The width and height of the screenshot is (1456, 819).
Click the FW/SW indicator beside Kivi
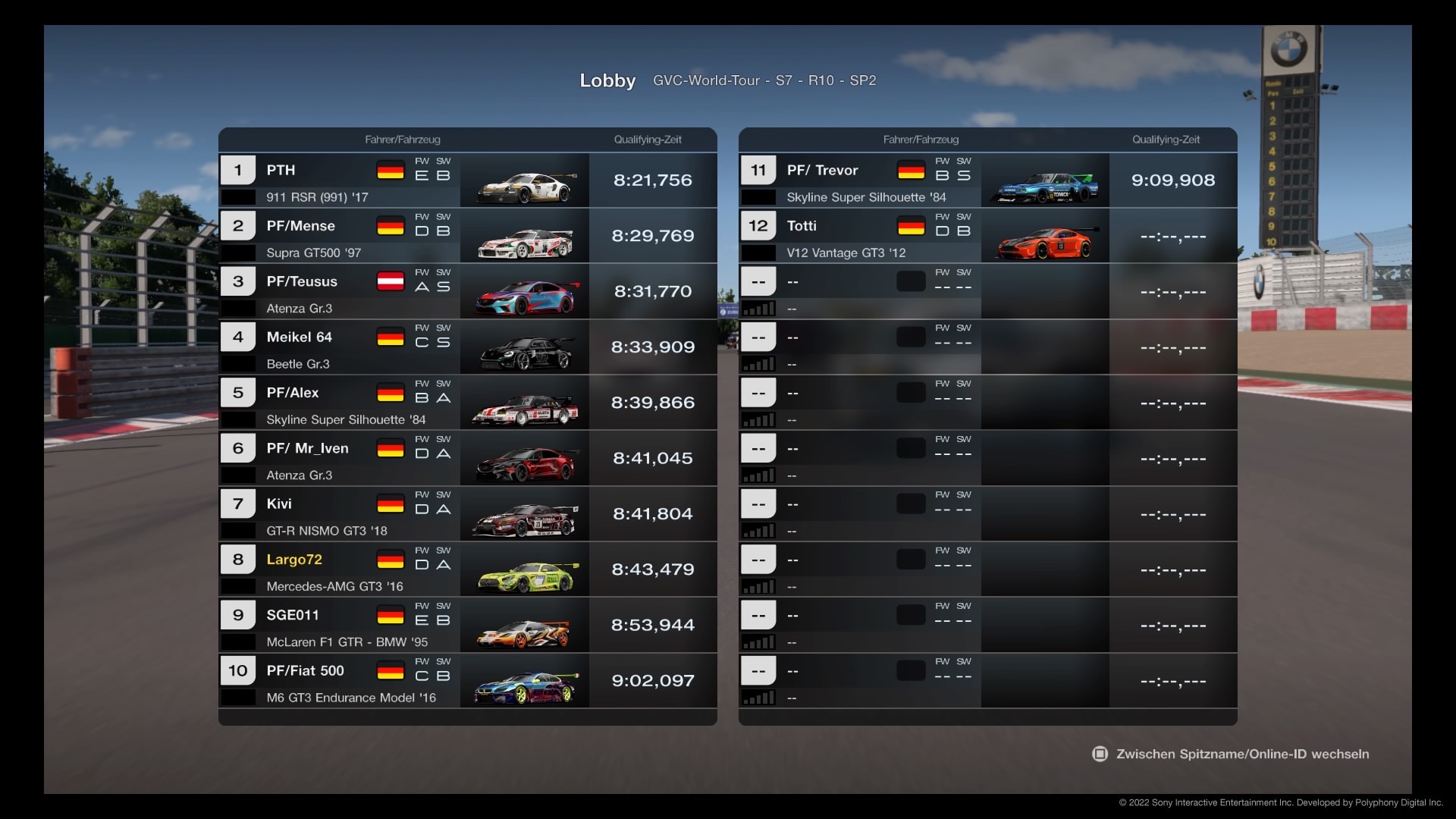432,504
